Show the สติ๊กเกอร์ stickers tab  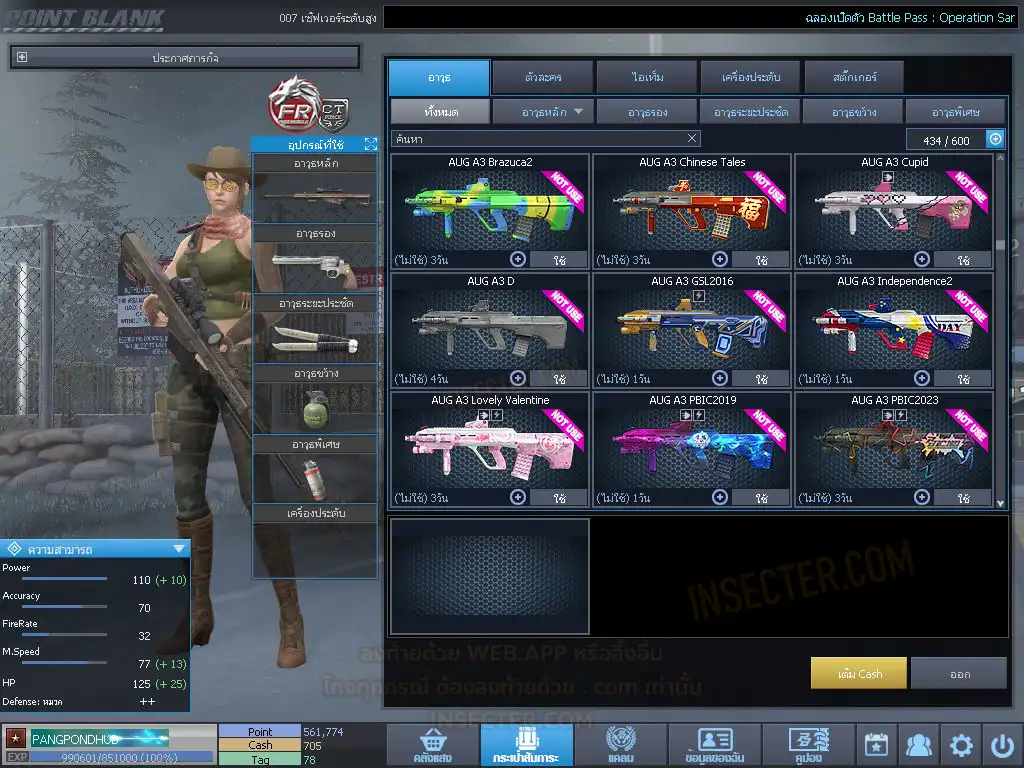(854, 77)
